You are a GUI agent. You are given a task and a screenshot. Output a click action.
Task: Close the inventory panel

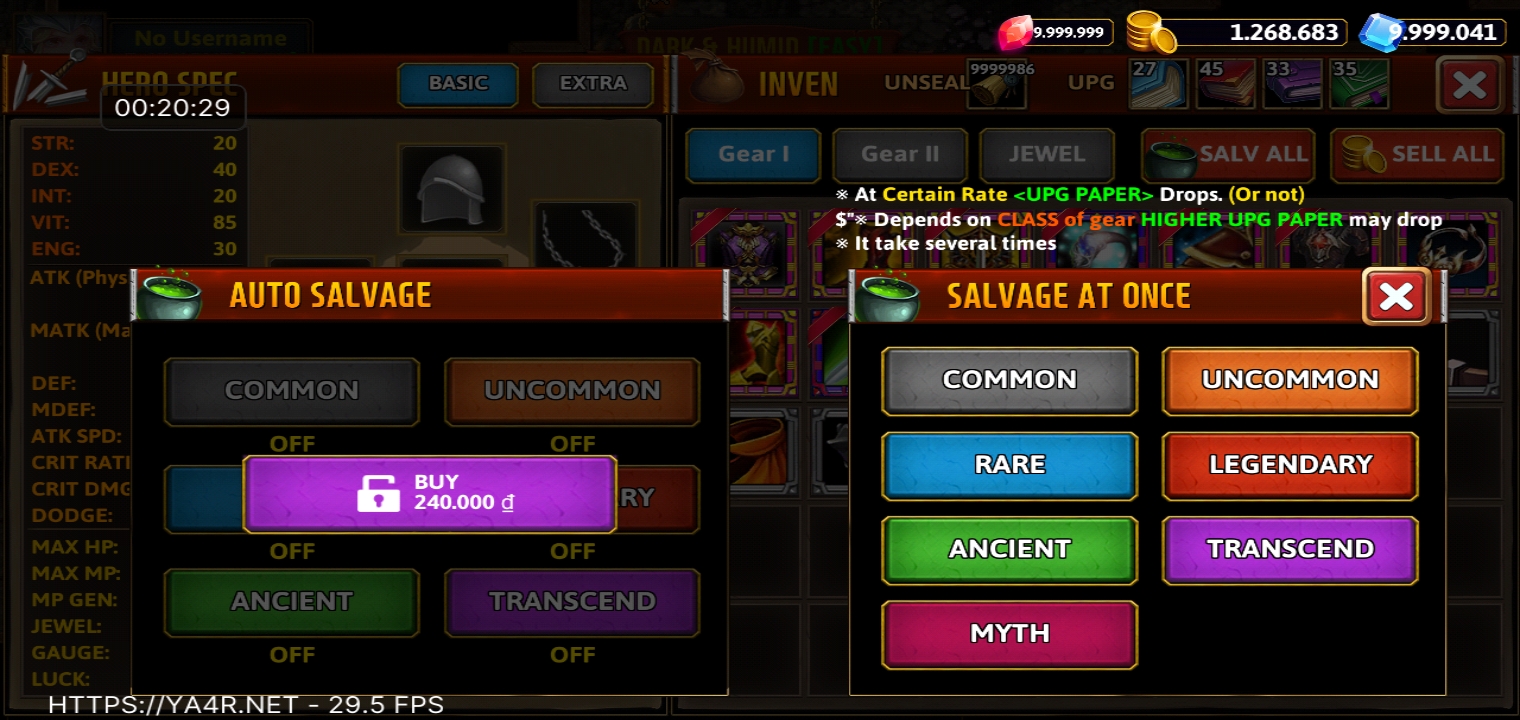(x=1469, y=85)
